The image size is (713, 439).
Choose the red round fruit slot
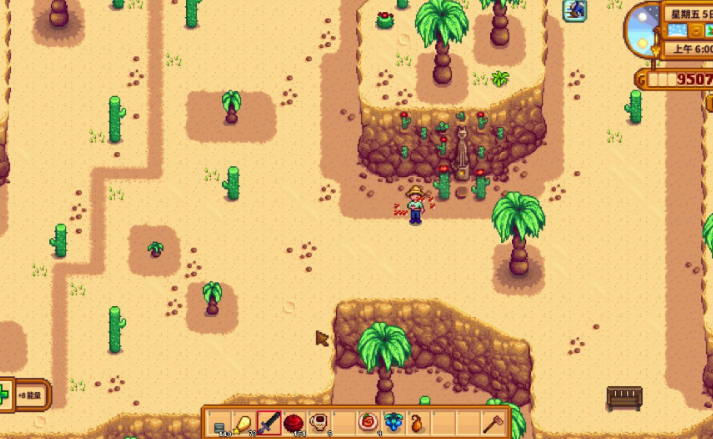coord(294,424)
